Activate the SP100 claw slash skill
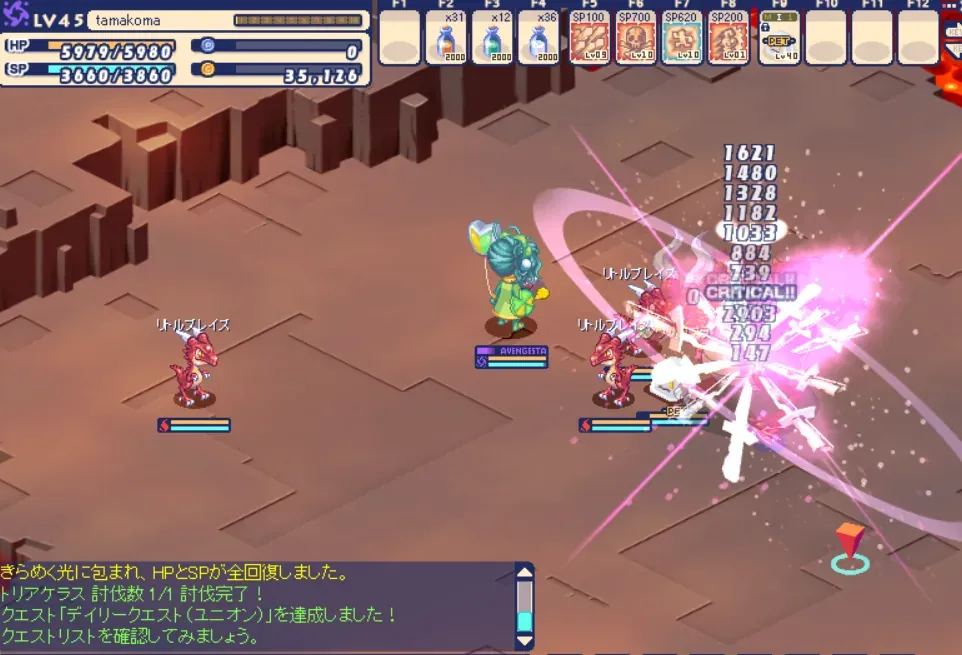 588,40
